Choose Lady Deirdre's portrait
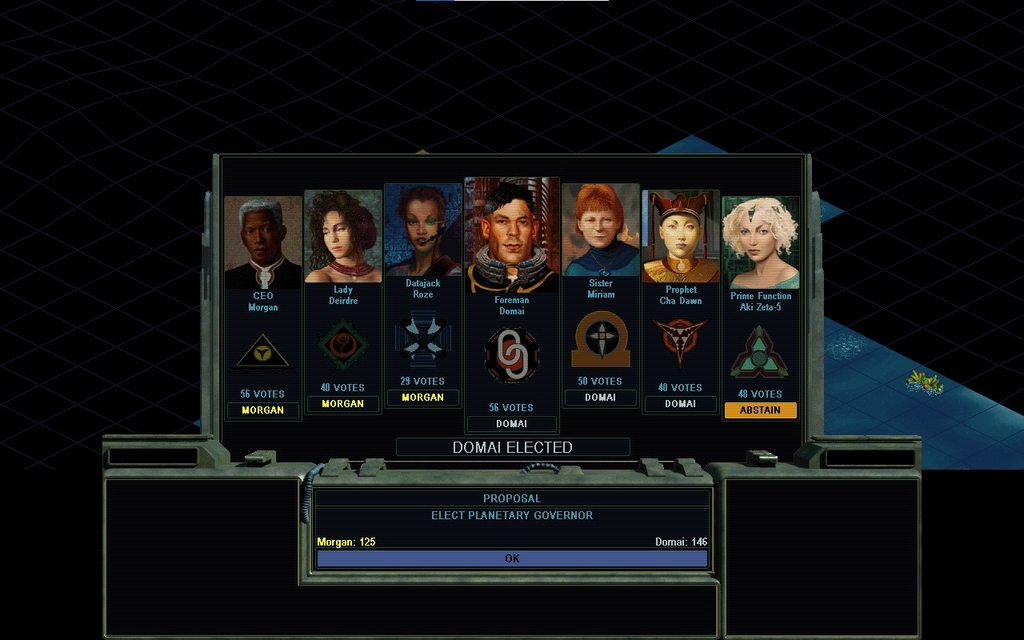Viewport: 1024px width, 640px height. point(343,237)
